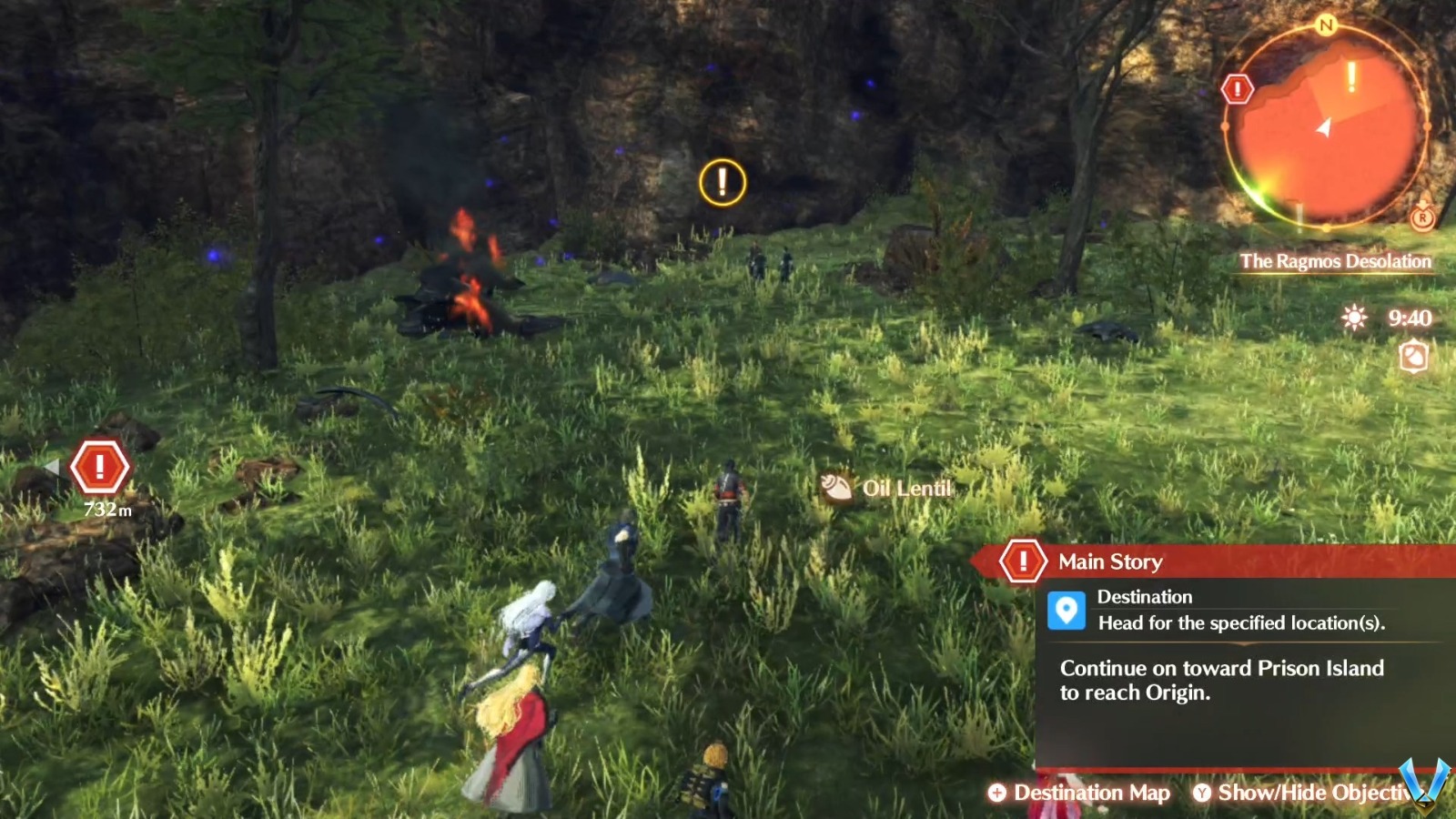Select the Main Story banner title
Screen dimensions: 1456x819
click(1109, 561)
